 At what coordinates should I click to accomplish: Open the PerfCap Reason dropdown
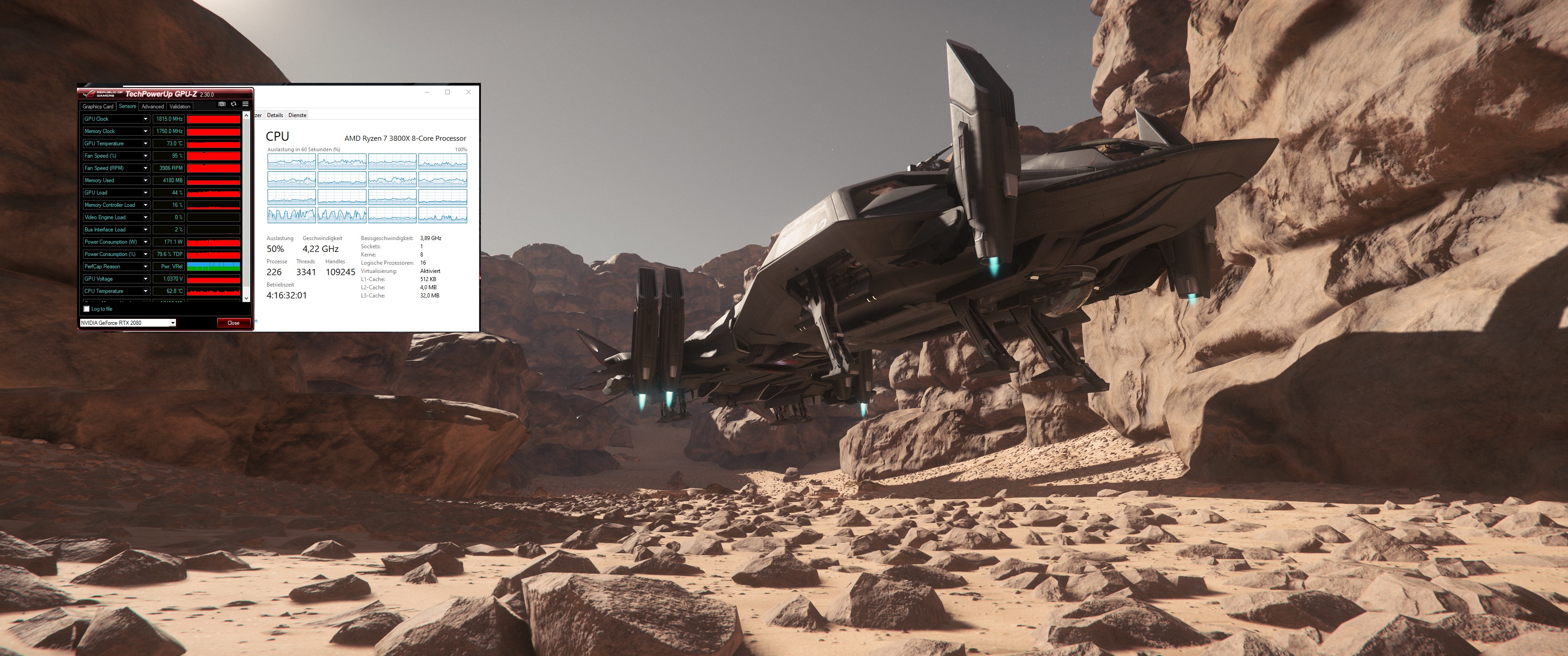tap(145, 266)
